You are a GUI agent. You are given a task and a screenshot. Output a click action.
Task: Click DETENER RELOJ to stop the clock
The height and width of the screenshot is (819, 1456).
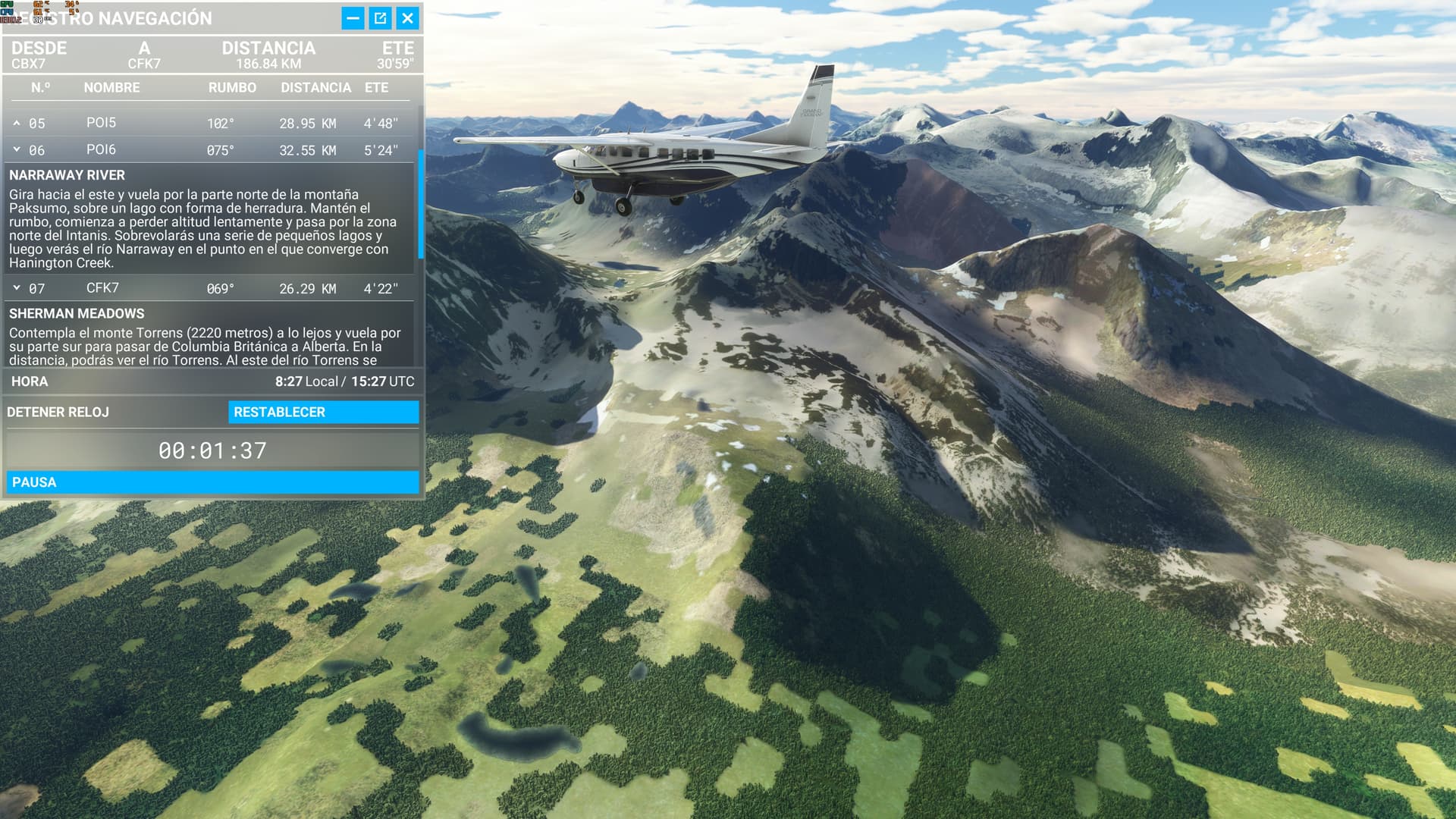(57, 412)
